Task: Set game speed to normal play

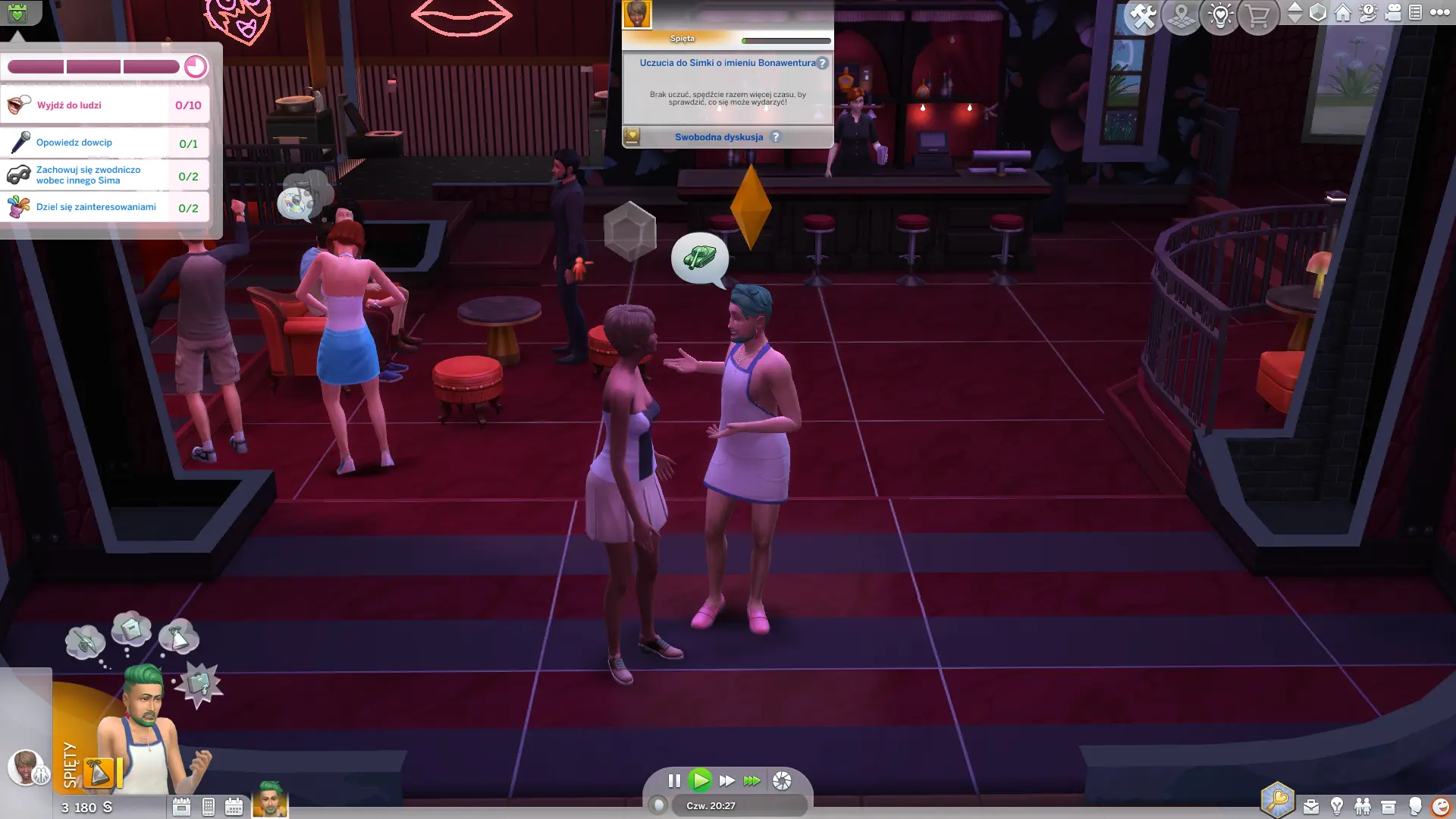Action: tap(700, 780)
